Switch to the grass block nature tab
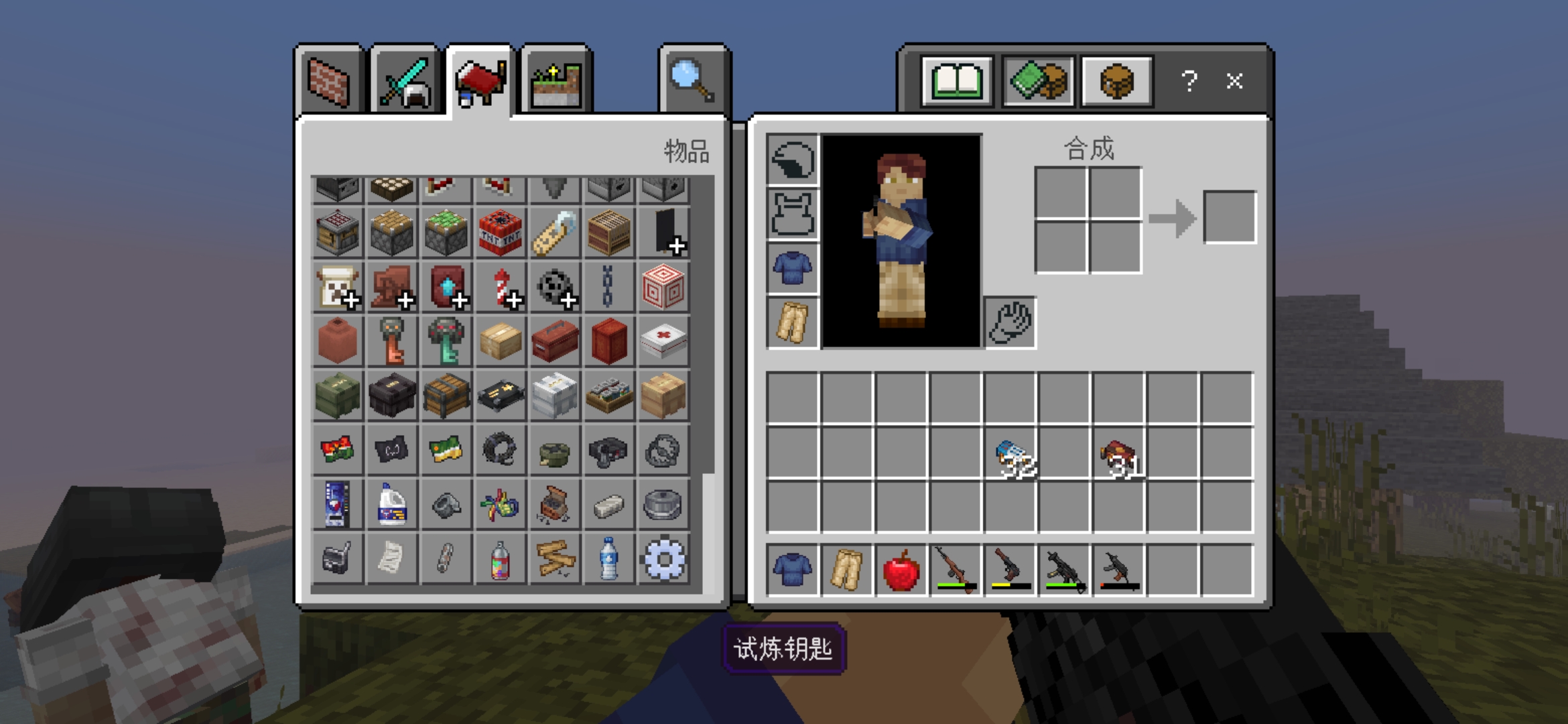Screen dimensions: 1568x724 [556, 83]
